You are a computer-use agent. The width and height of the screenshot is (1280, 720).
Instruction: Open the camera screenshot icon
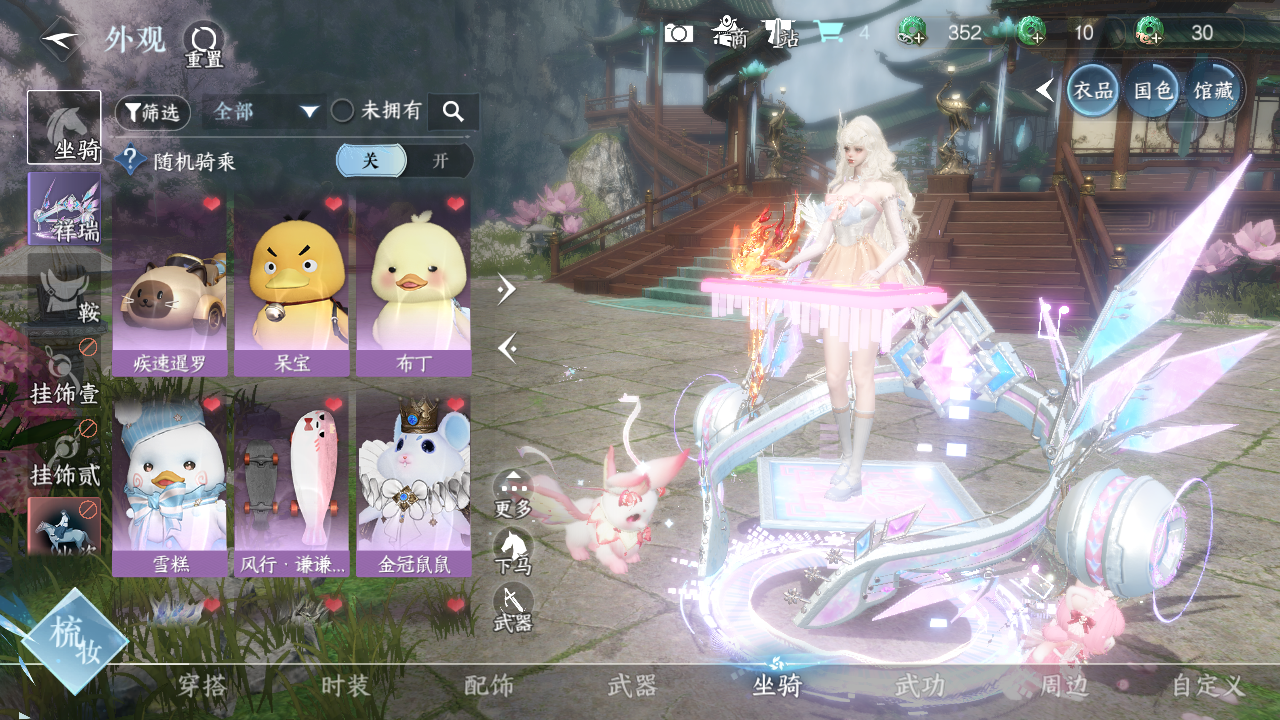tap(679, 33)
